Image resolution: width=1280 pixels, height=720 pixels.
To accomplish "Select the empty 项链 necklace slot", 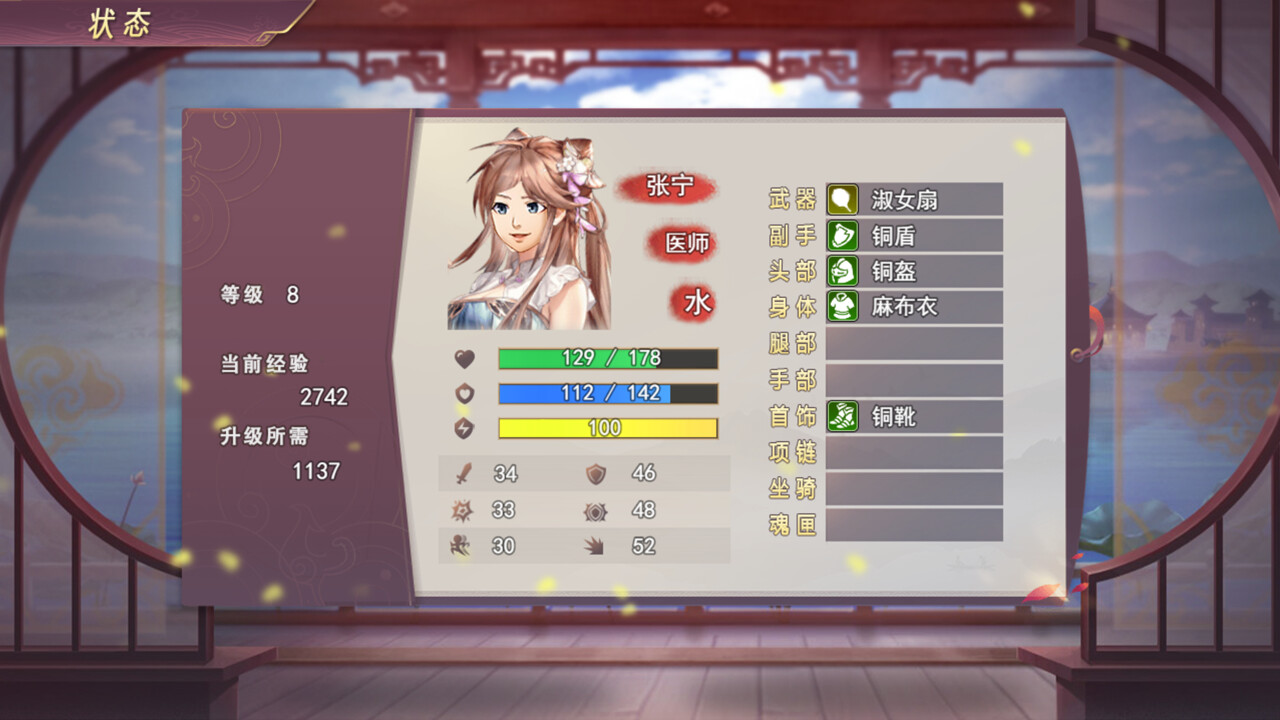I will coord(913,454).
